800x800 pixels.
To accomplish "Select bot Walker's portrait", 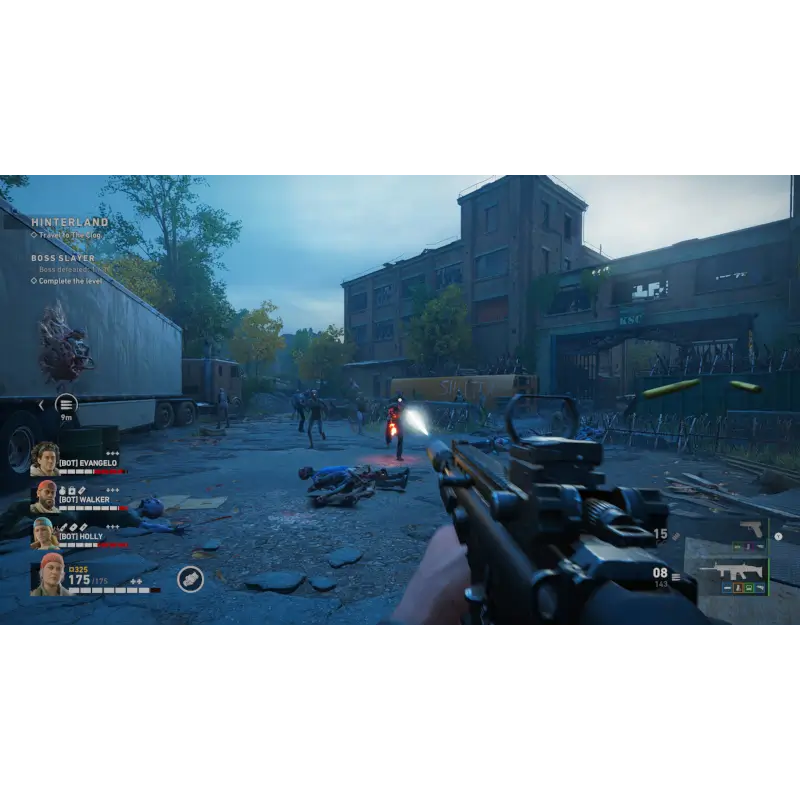I will 44,496.
